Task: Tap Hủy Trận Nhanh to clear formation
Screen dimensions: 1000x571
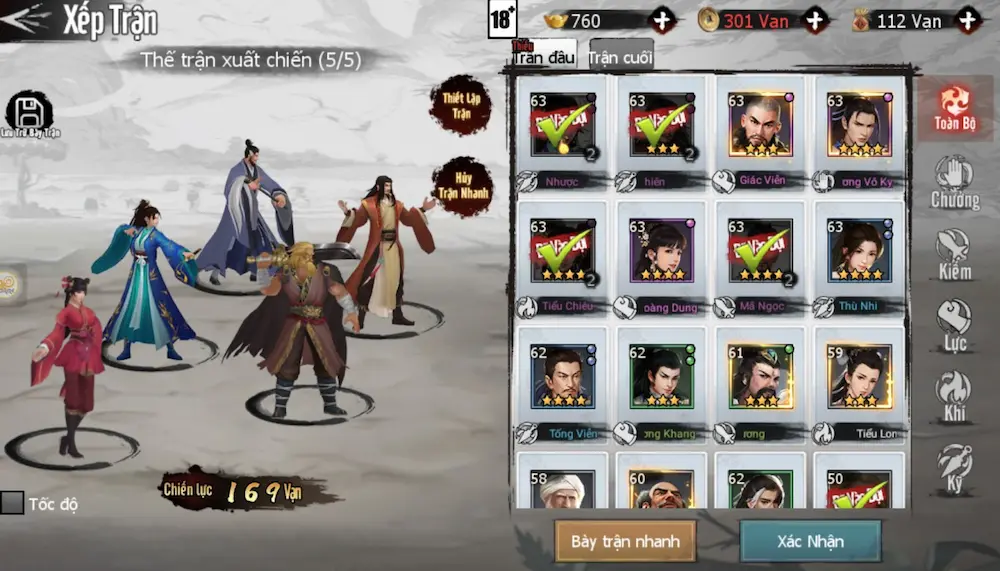Action: (x=462, y=185)
